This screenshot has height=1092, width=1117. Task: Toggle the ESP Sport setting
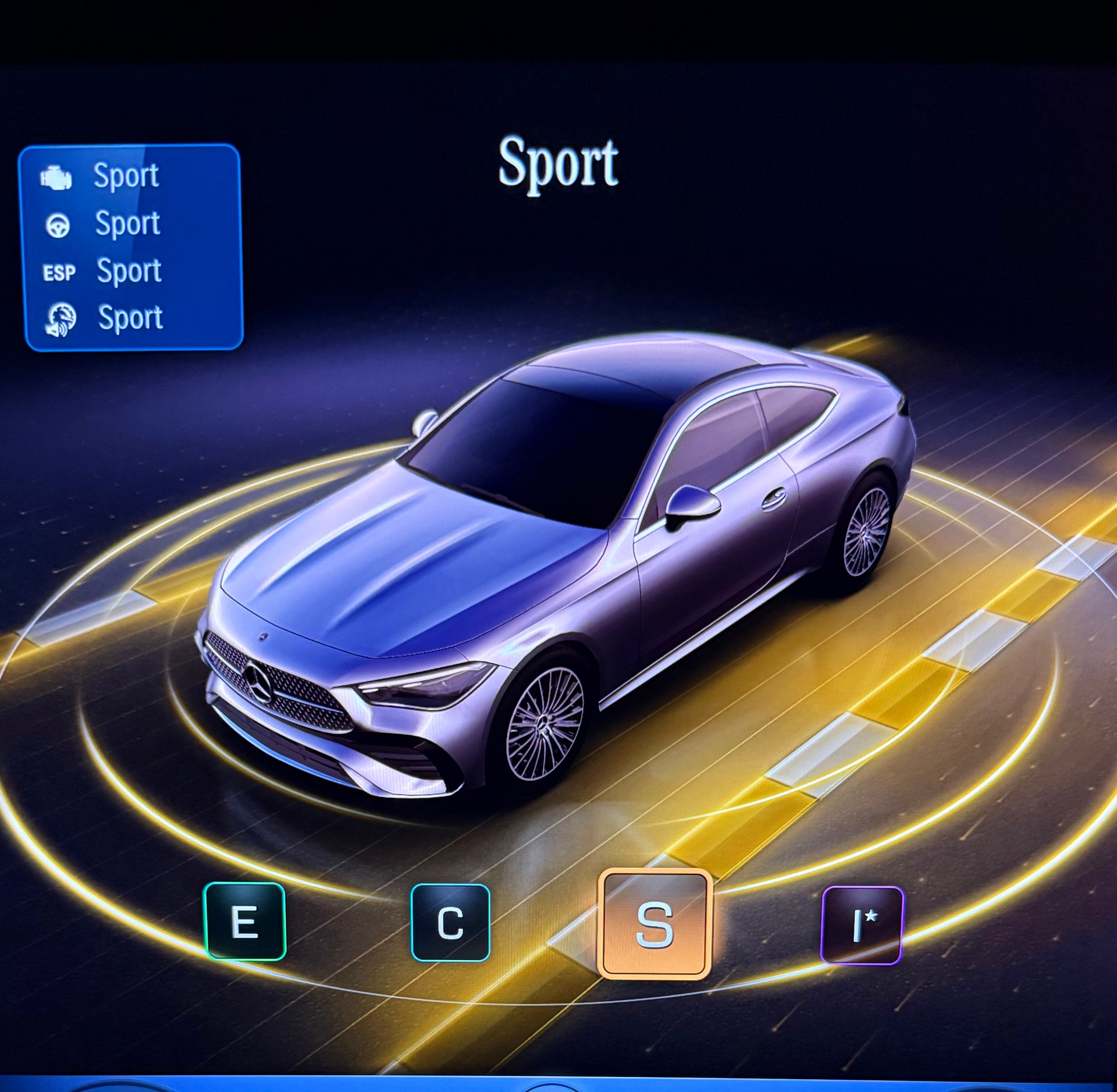point(129,271)
